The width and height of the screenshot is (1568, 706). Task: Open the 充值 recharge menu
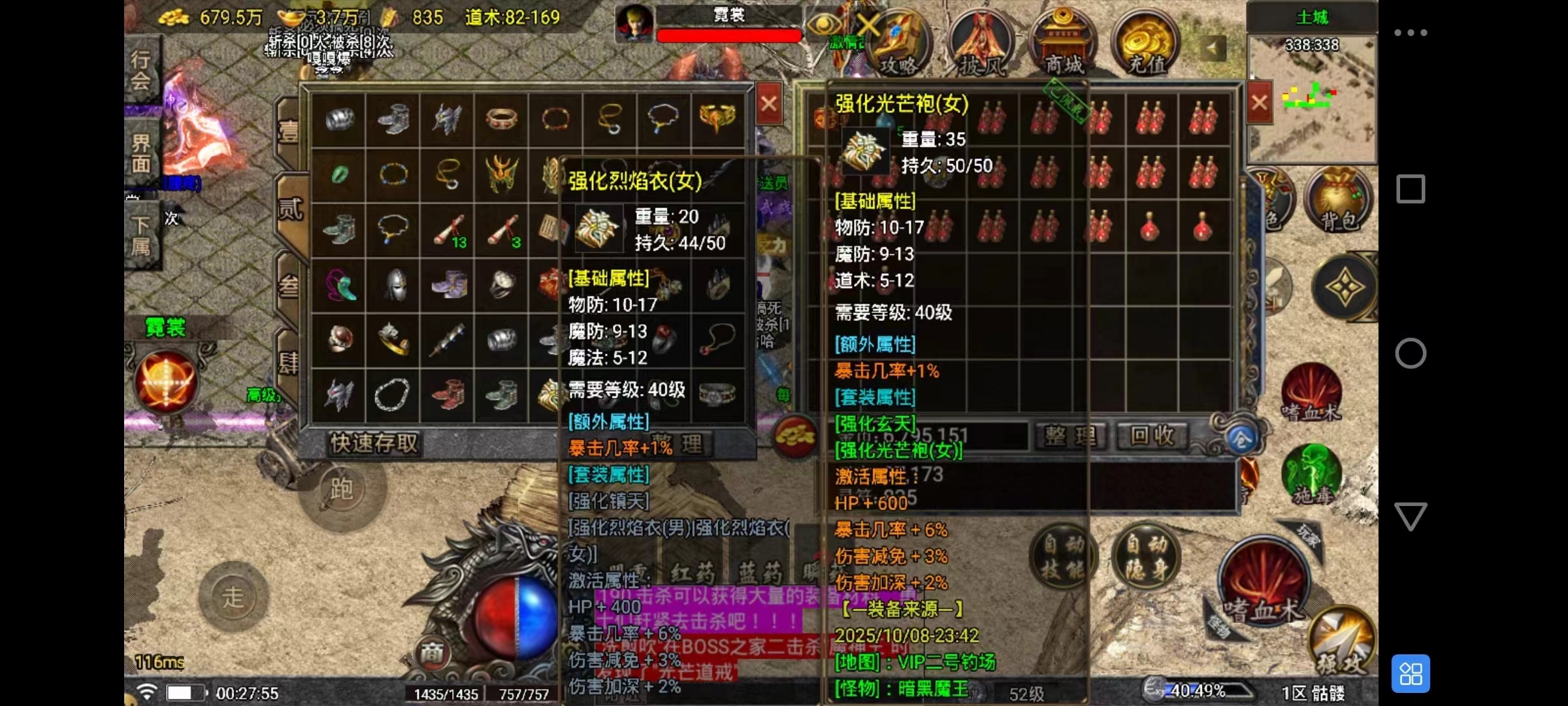[x=1145, y=43]
